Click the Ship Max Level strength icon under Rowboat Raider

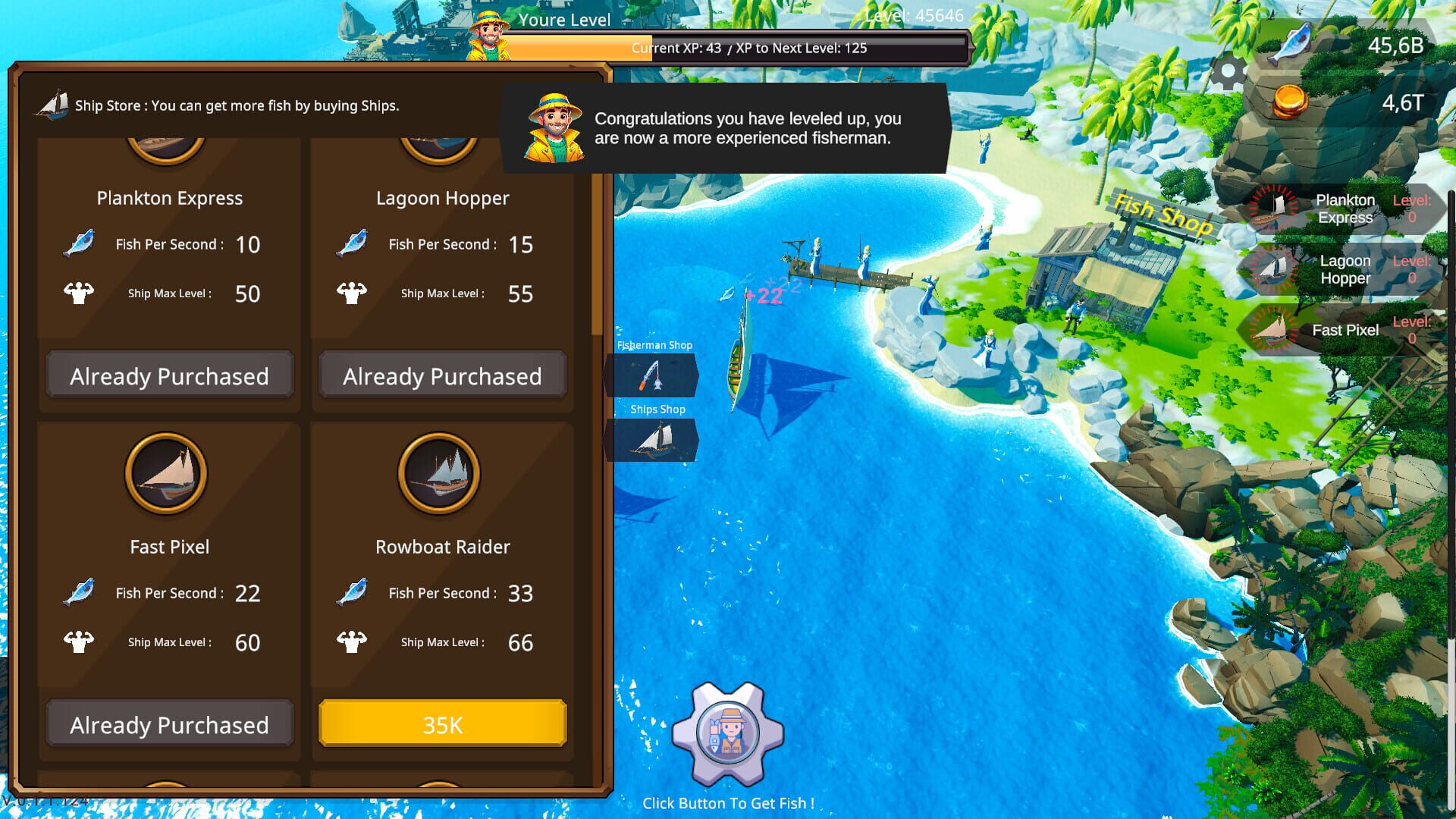point(351,641)
